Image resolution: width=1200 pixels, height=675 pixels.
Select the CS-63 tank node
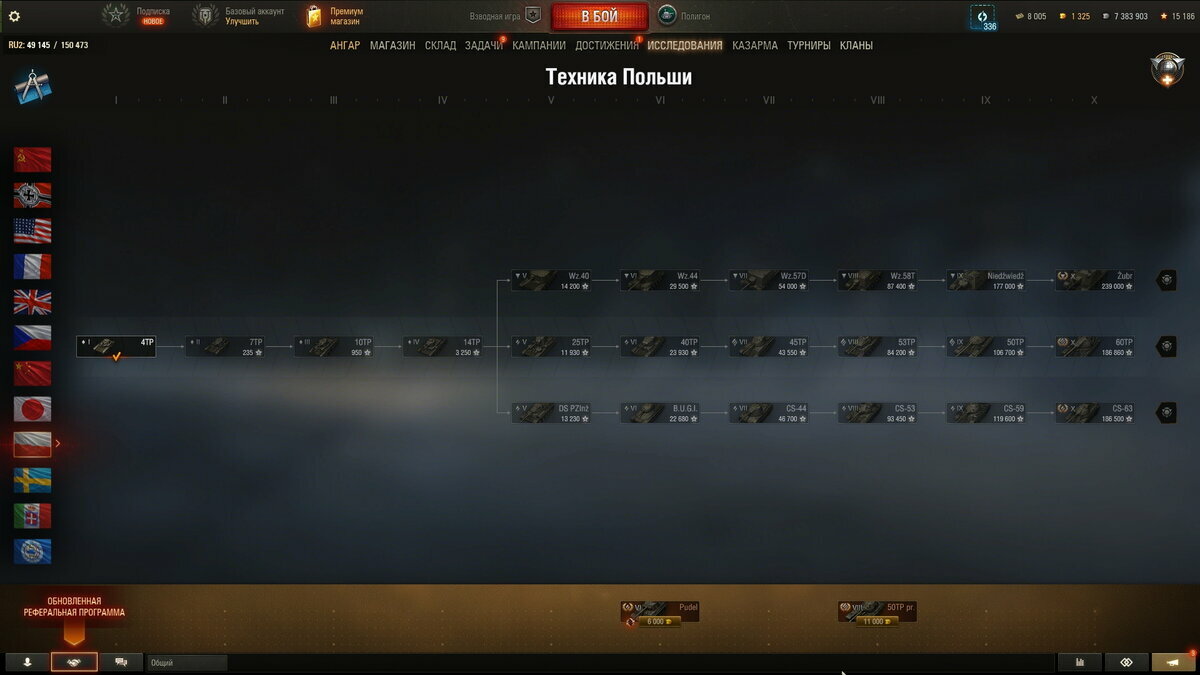pos(1095,412)
